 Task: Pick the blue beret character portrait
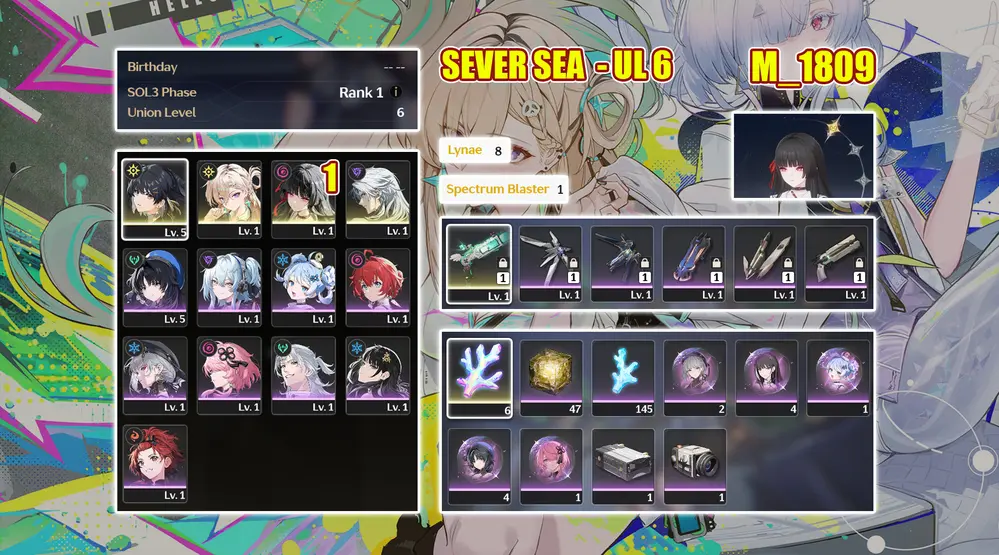click(x=154, y=288)
